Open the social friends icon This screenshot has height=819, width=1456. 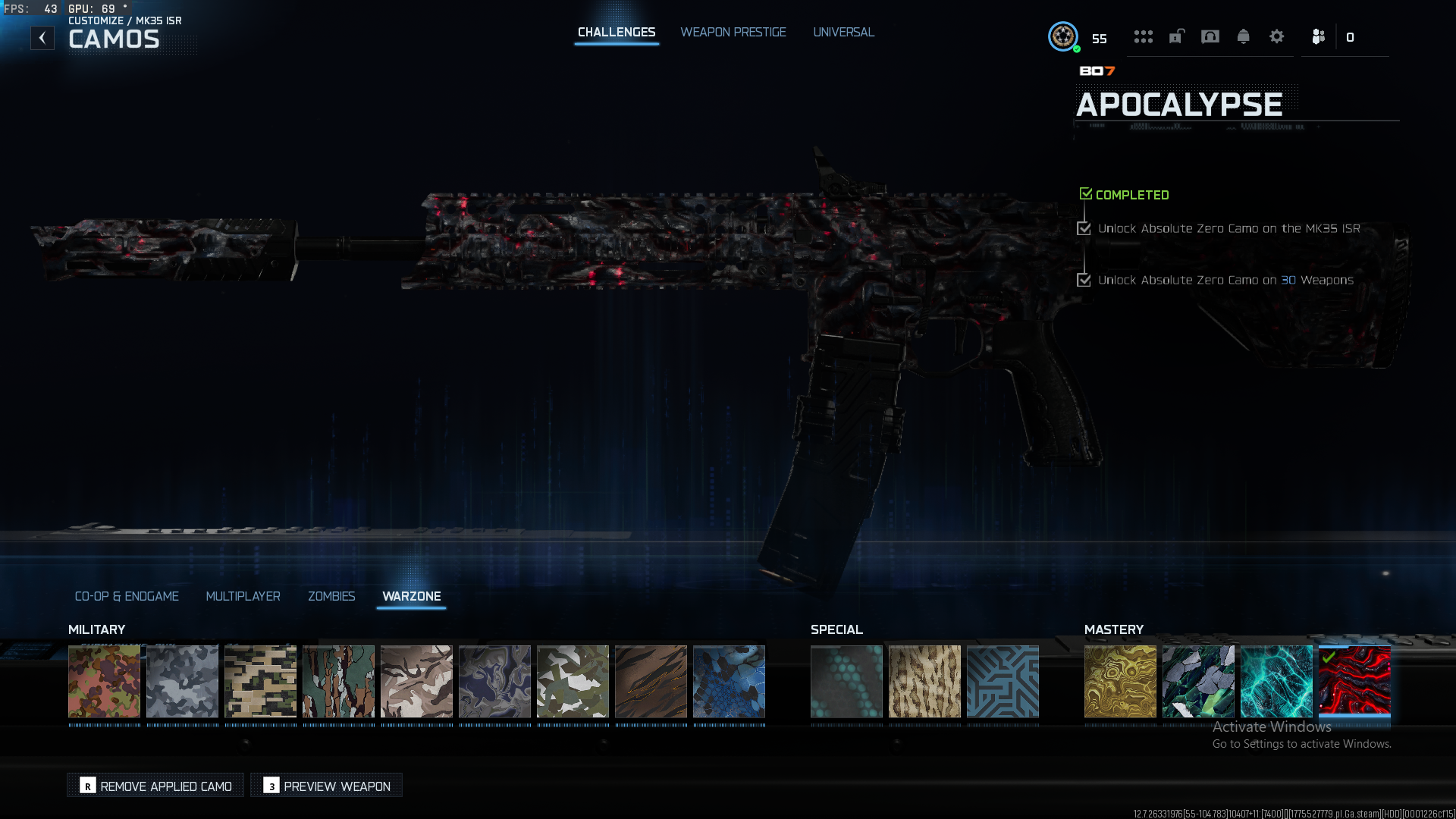[1319, 36]
